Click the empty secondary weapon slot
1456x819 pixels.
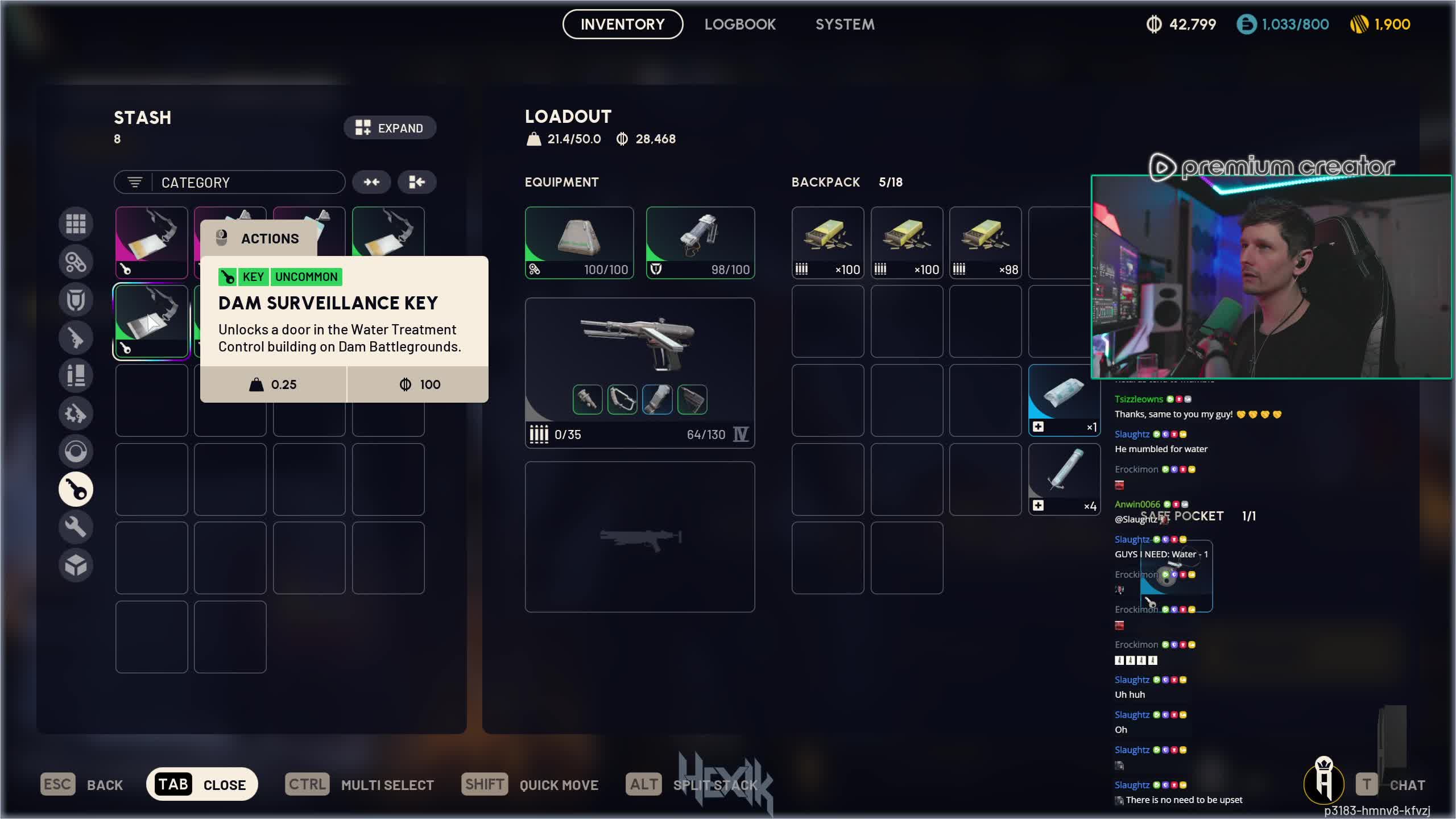[x=639, y=536]
